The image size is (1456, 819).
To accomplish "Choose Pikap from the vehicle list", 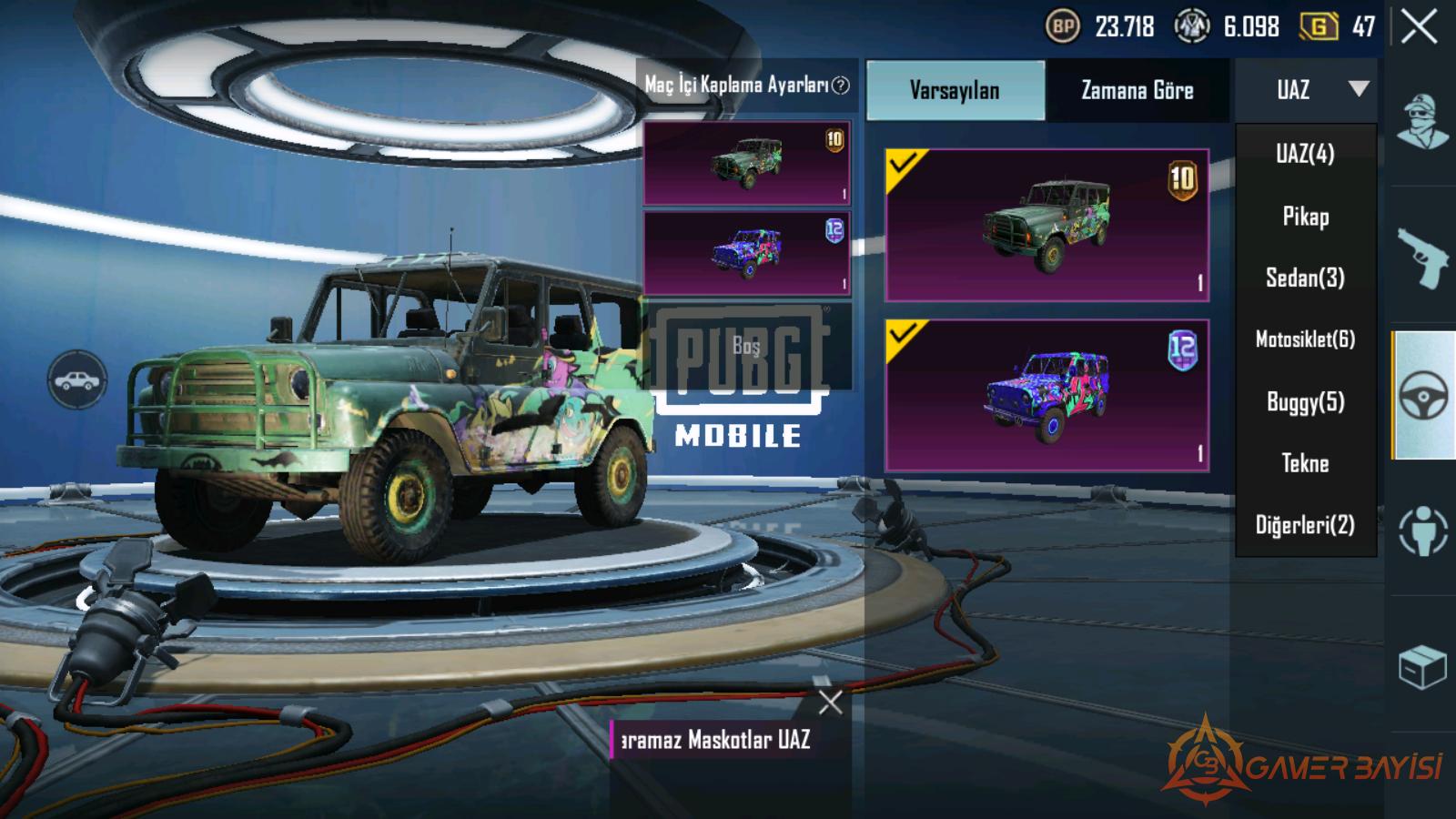I will (x=1305, y=216).
